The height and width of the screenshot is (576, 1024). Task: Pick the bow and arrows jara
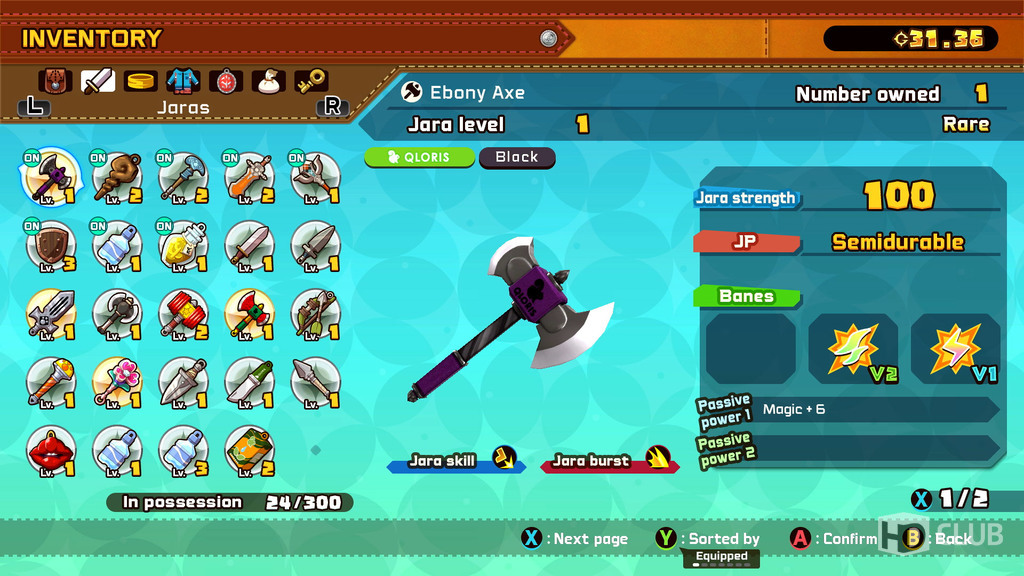click(316, 312)
